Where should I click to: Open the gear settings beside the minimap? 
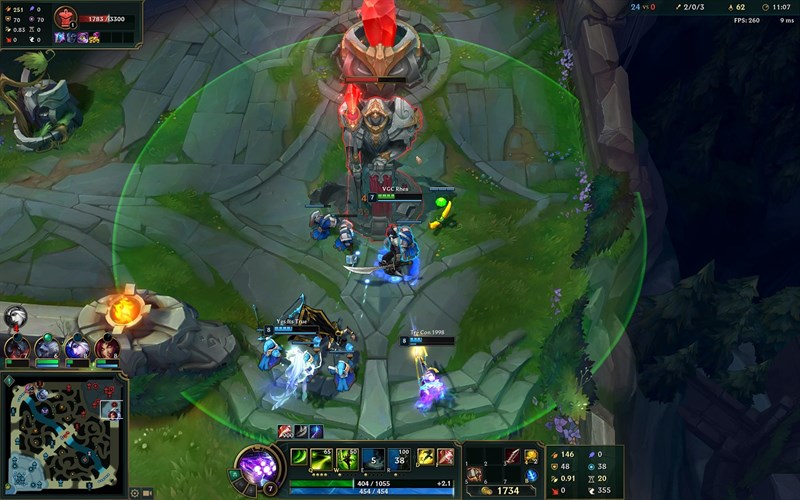(x=134, y=492)
